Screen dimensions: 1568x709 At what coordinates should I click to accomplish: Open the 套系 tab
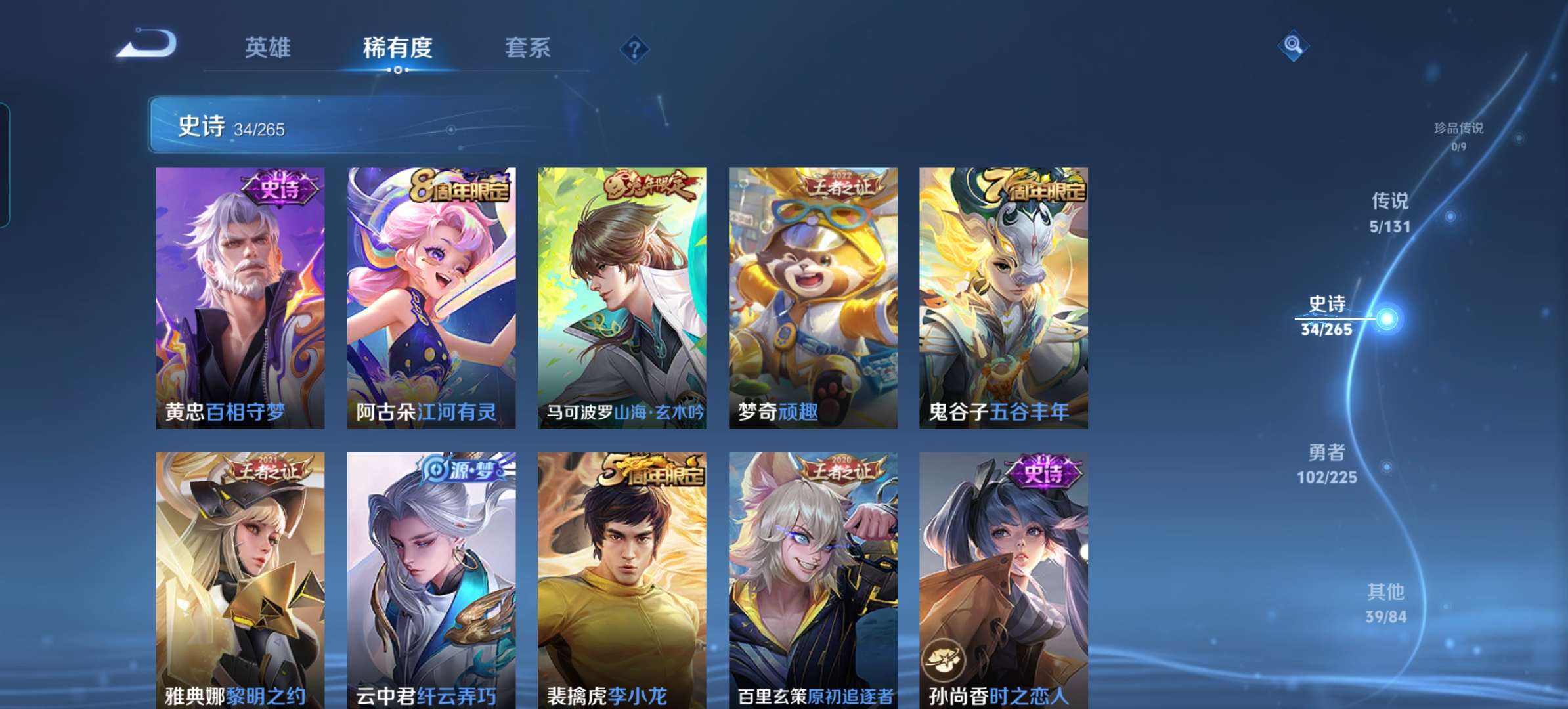[528, 47]
